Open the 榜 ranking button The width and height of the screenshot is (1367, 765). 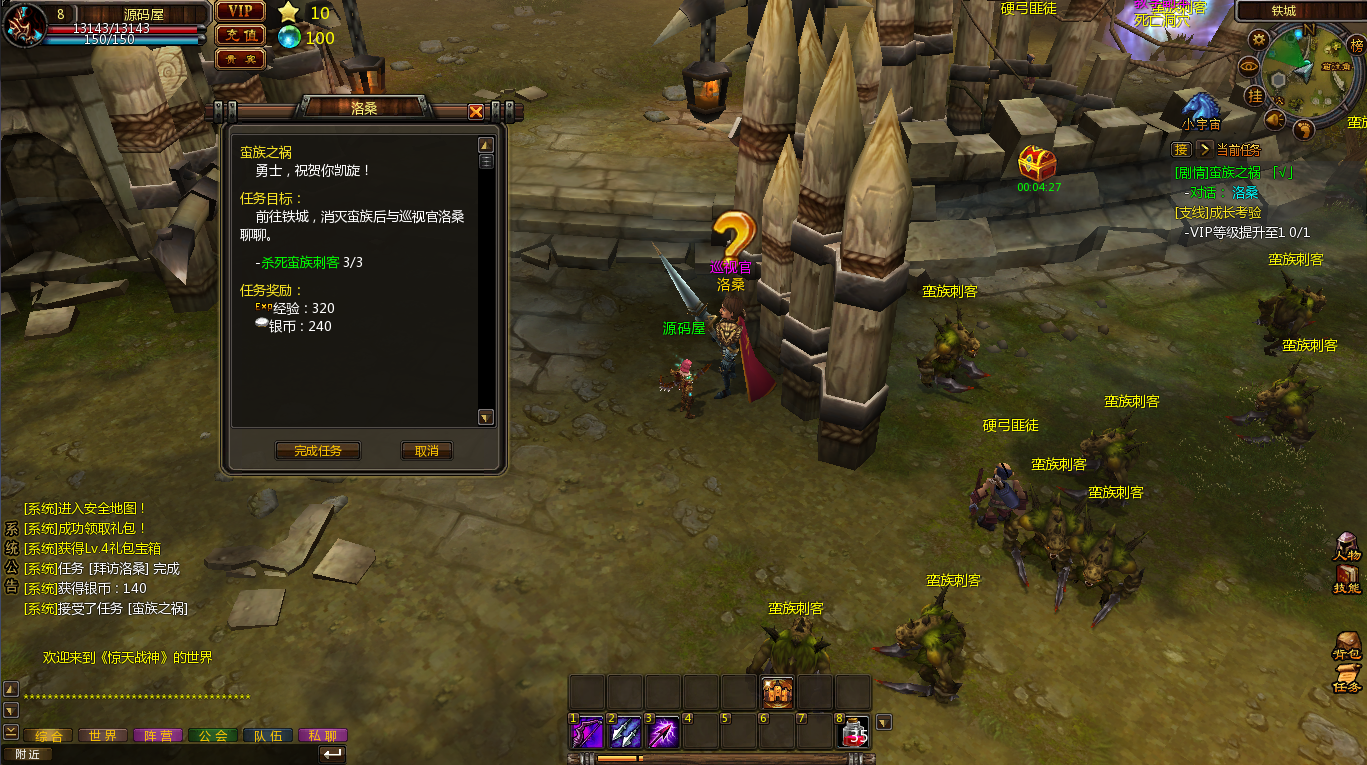tap(1356, 45)
